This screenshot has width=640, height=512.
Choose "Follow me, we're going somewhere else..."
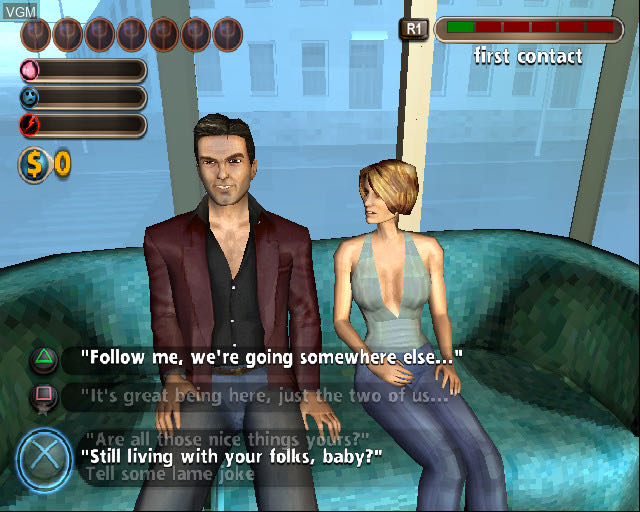271,356
